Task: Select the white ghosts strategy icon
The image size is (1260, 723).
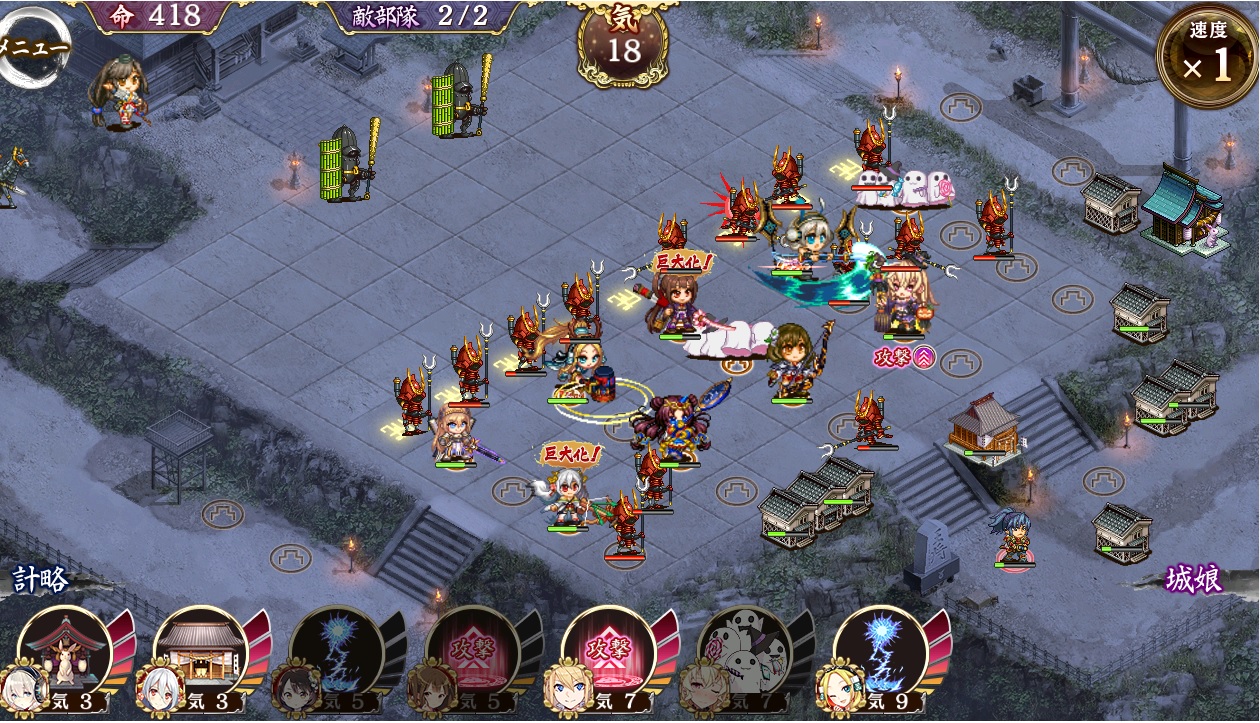Action: (x=744, y=652)
